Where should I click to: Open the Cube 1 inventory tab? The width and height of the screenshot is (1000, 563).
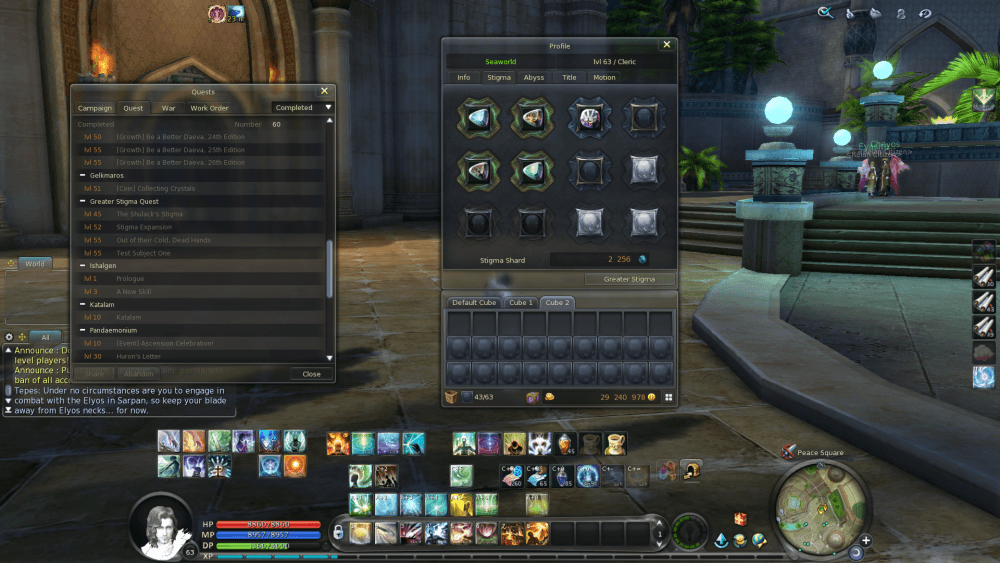tap(520, 302)
